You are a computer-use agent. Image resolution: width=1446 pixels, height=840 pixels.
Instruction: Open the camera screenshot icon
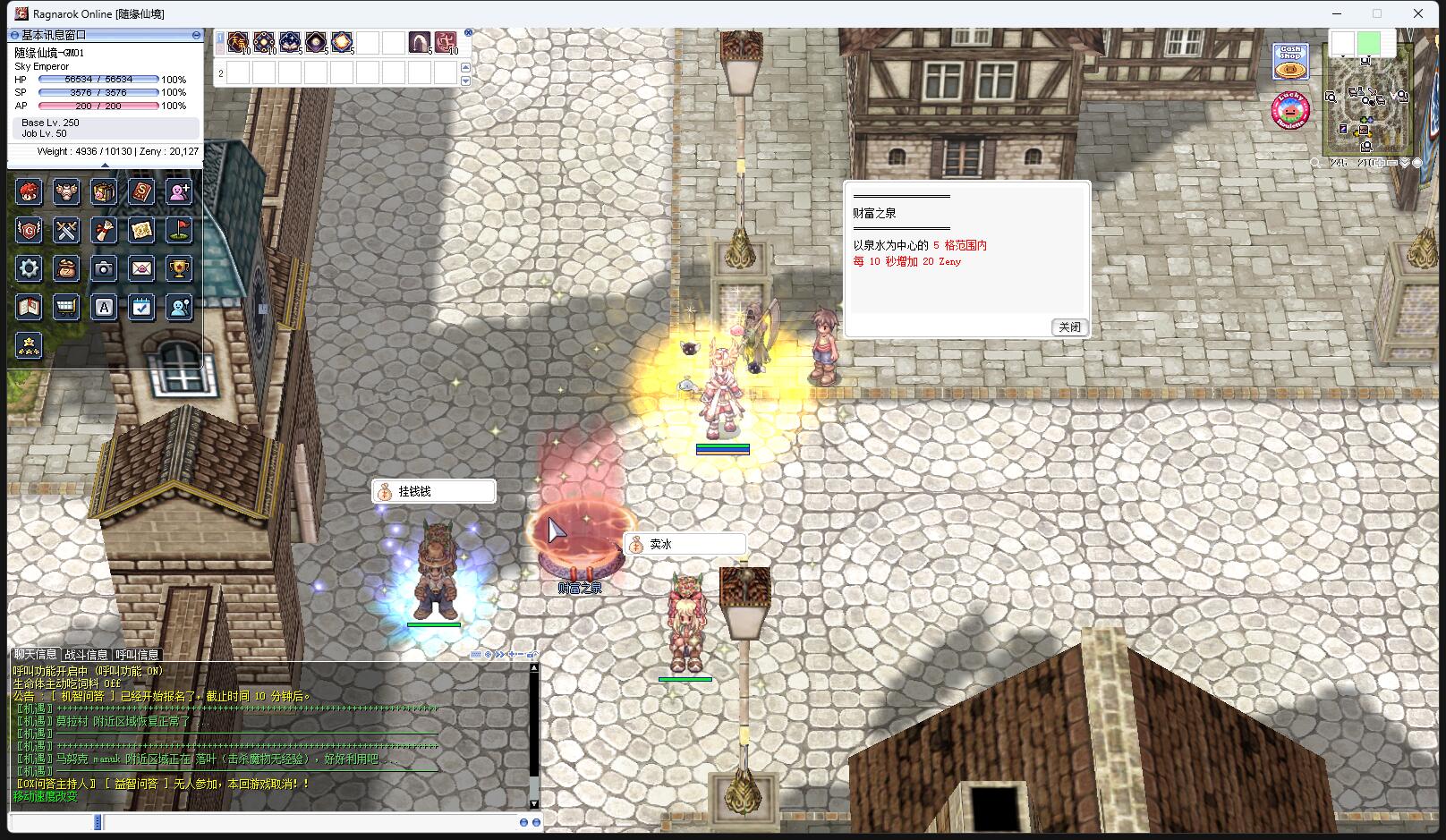coord(104,268)
